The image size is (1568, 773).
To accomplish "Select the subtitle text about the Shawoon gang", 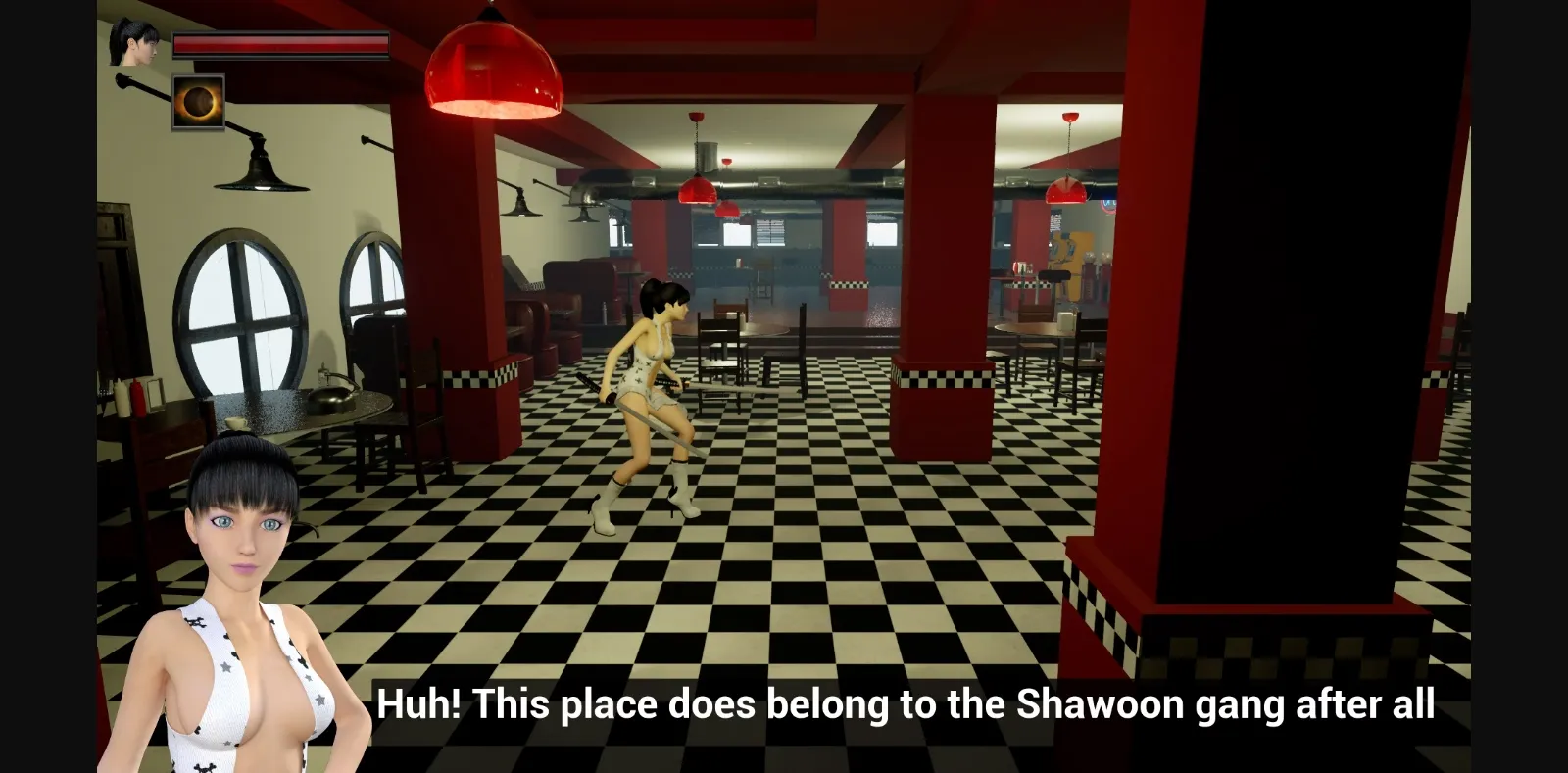I will pyautogui.click(x=906, y=702).
